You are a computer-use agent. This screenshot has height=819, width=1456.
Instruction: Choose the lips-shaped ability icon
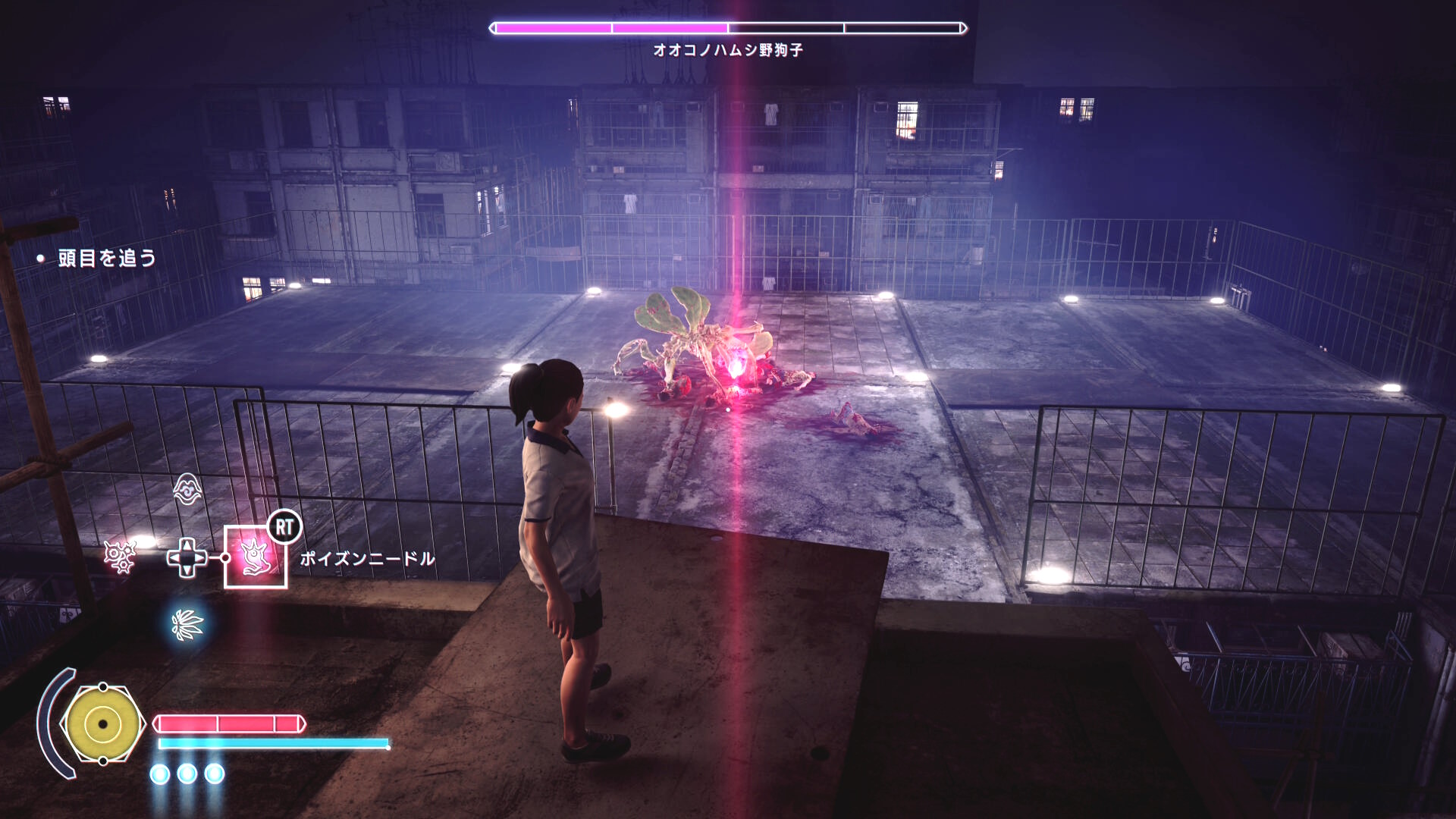pos(187,489)
